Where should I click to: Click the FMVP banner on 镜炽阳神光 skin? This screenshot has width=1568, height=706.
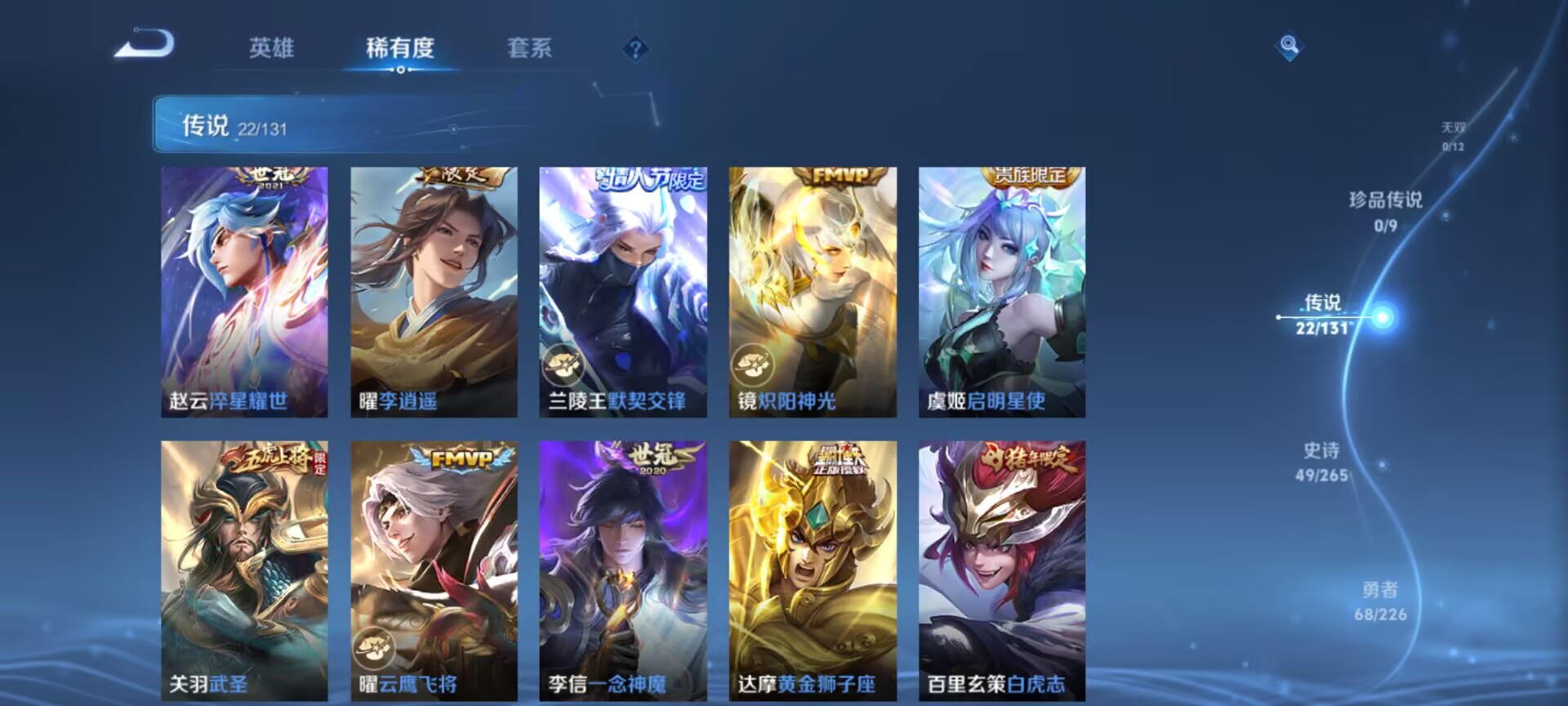tap(839, 176)
